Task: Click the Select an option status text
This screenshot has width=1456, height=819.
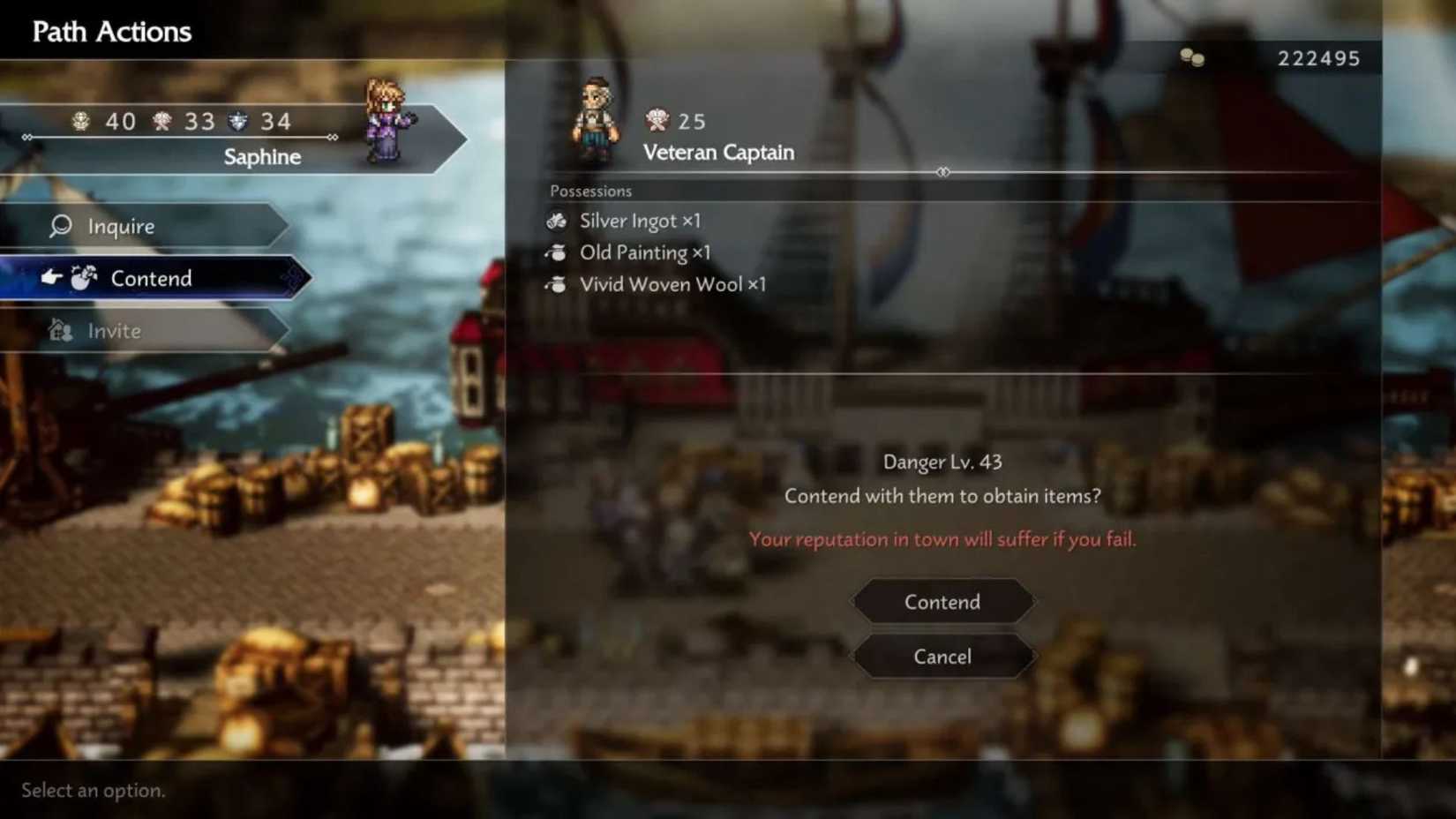Action: point(92,791)
